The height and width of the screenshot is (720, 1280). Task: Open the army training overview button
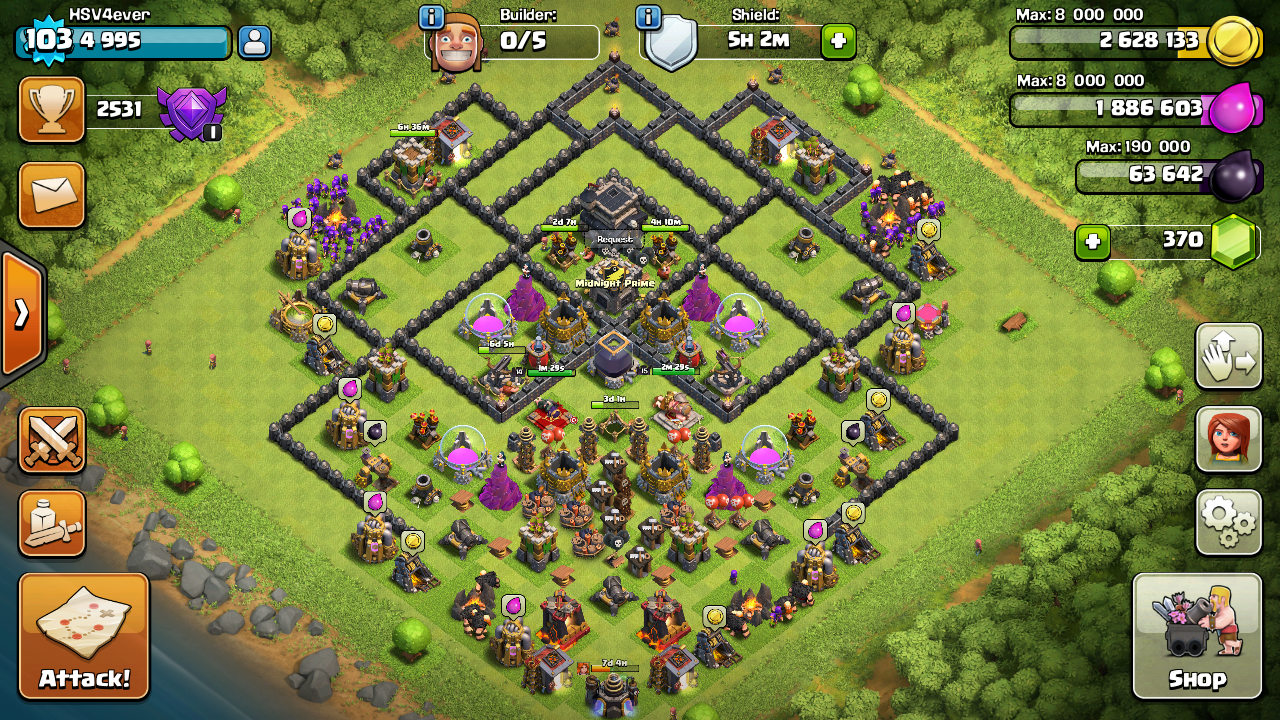point(52,523)
